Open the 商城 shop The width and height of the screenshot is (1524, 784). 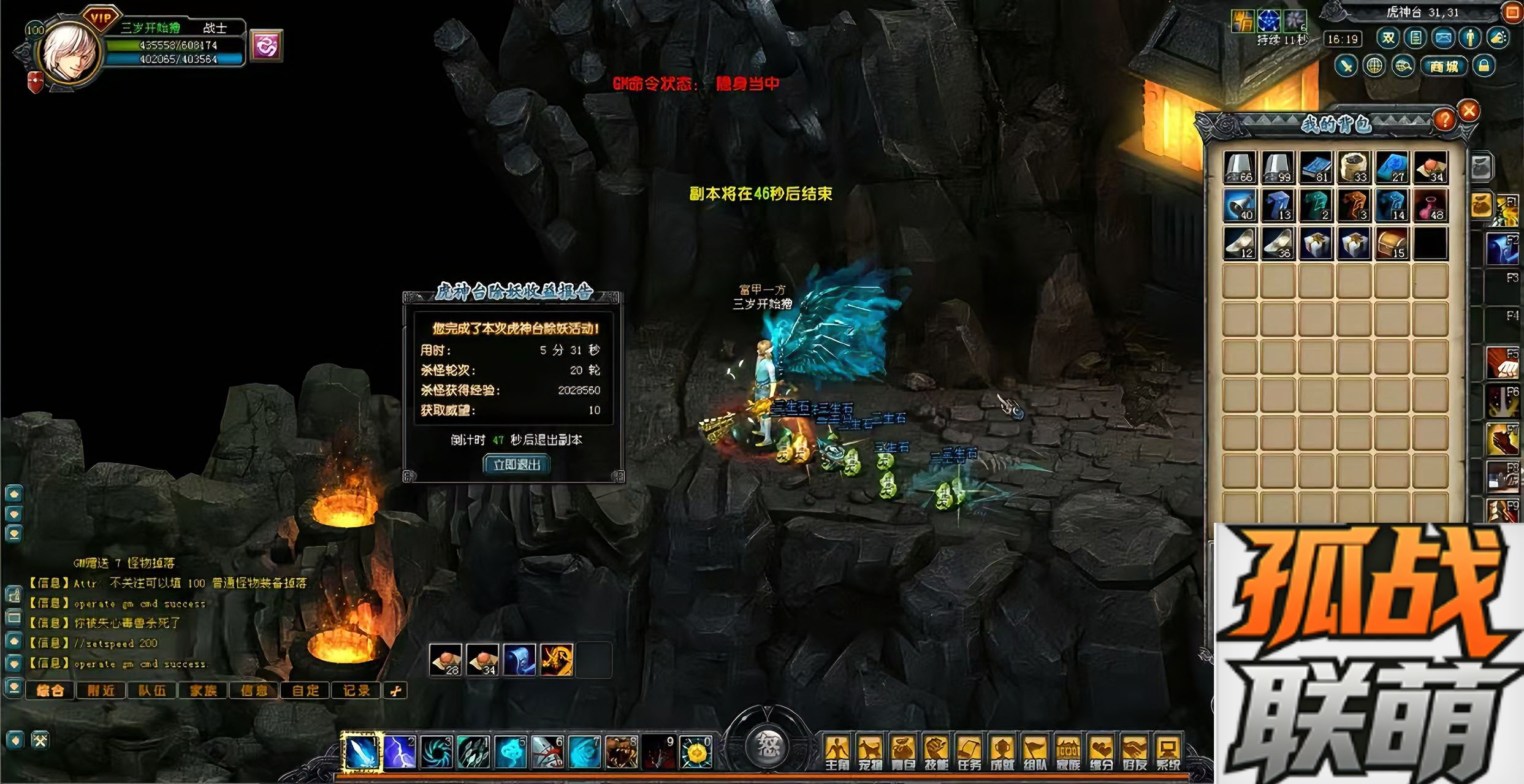point(1444,66)
